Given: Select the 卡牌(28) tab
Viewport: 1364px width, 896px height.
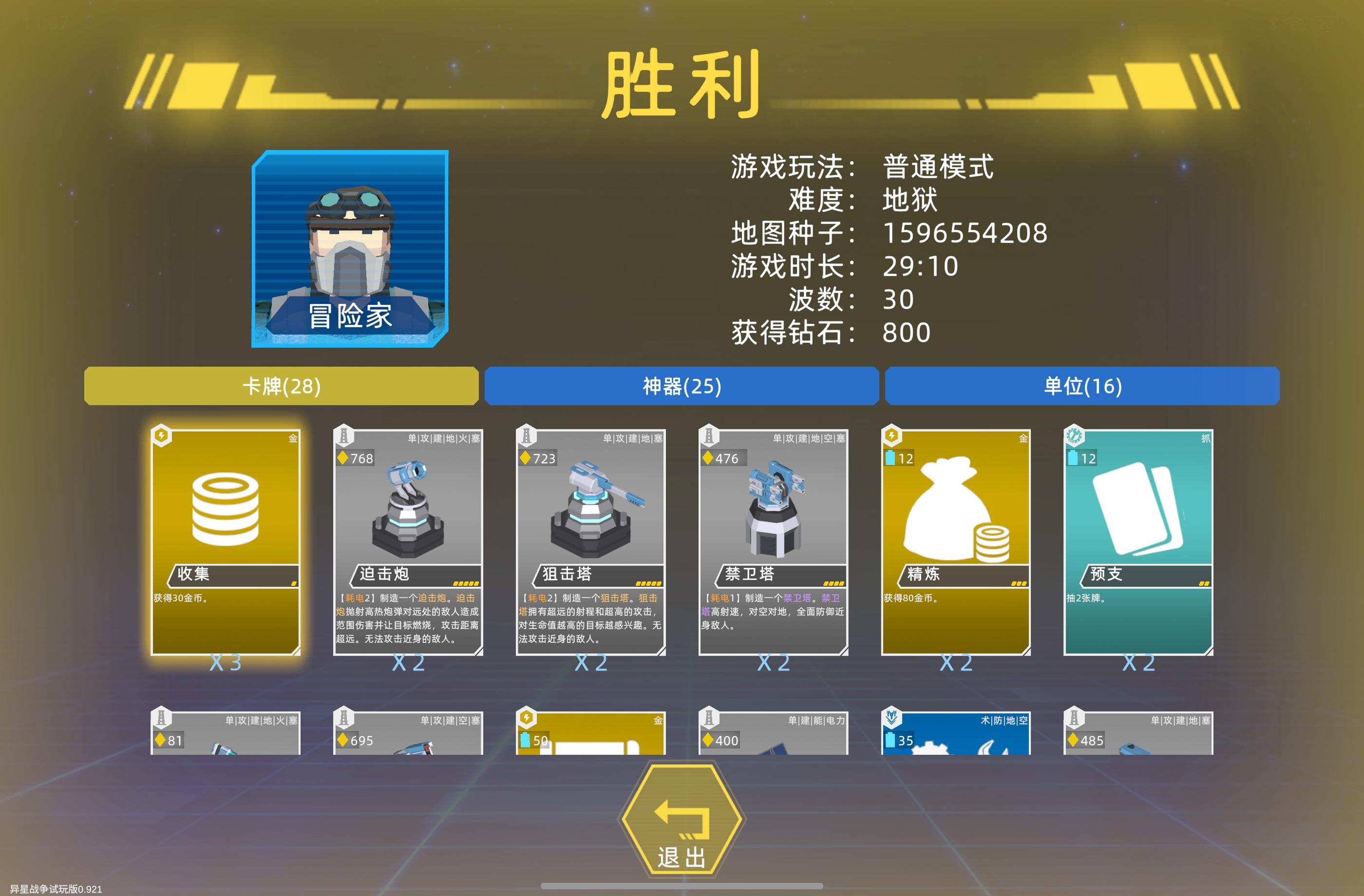Looking at the screenshot, I should tap(282, 386).
